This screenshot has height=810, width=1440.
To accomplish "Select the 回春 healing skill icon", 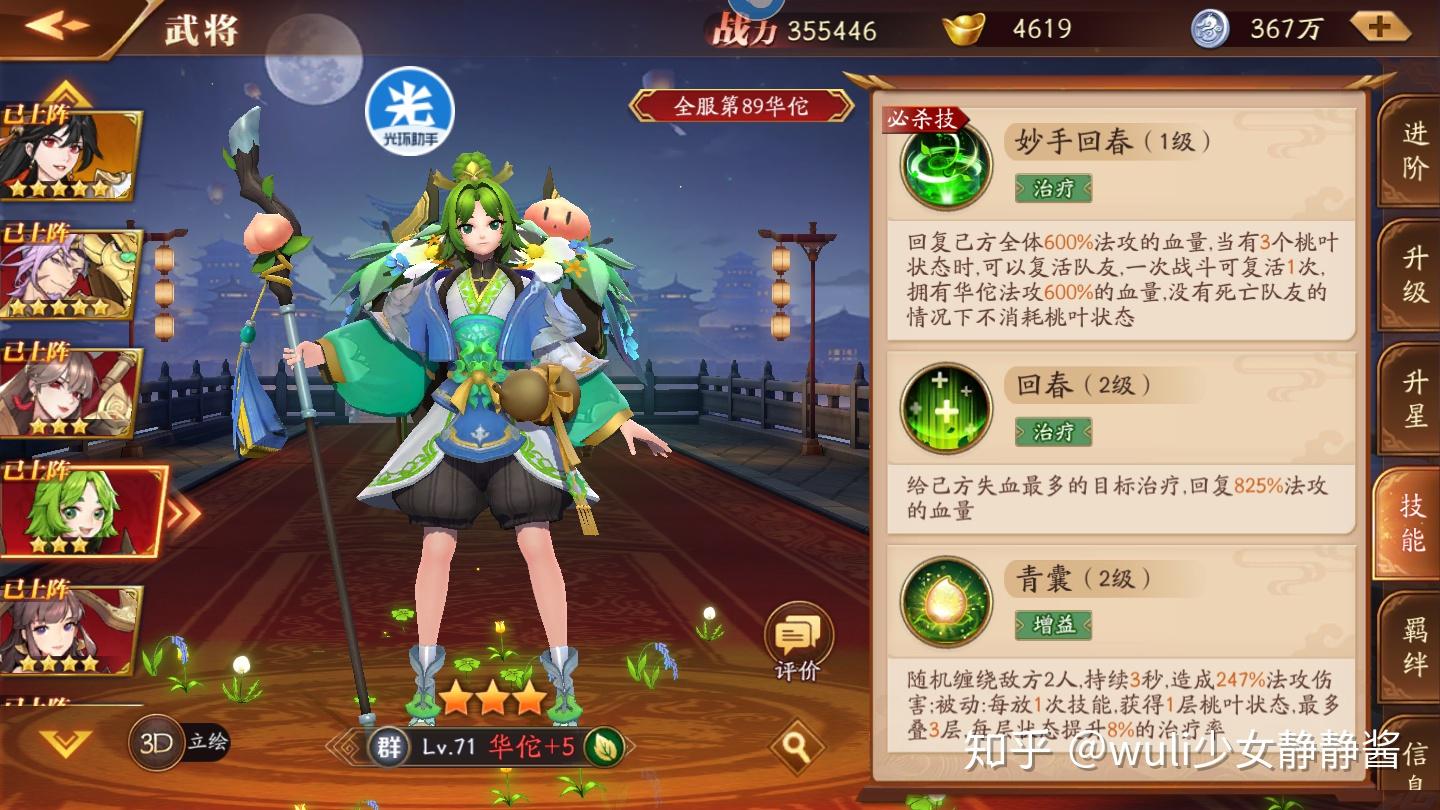I will click(x=946, y=408).
